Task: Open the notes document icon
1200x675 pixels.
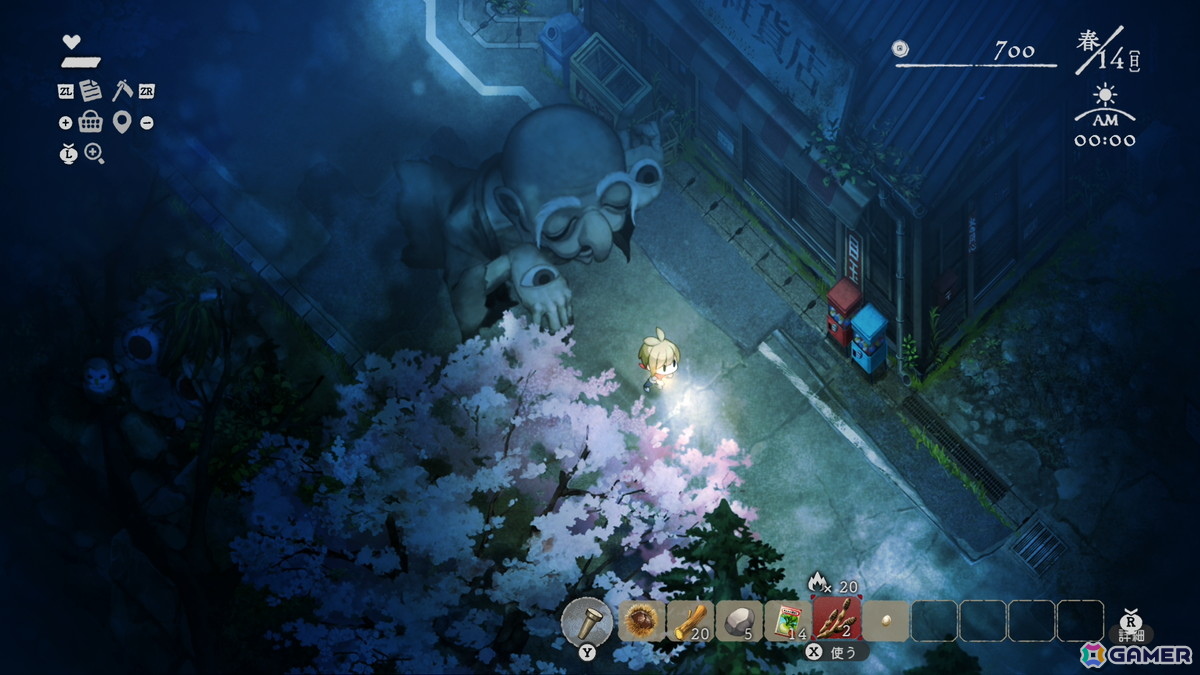Action: pyautogui.click(x=91, y=91)
